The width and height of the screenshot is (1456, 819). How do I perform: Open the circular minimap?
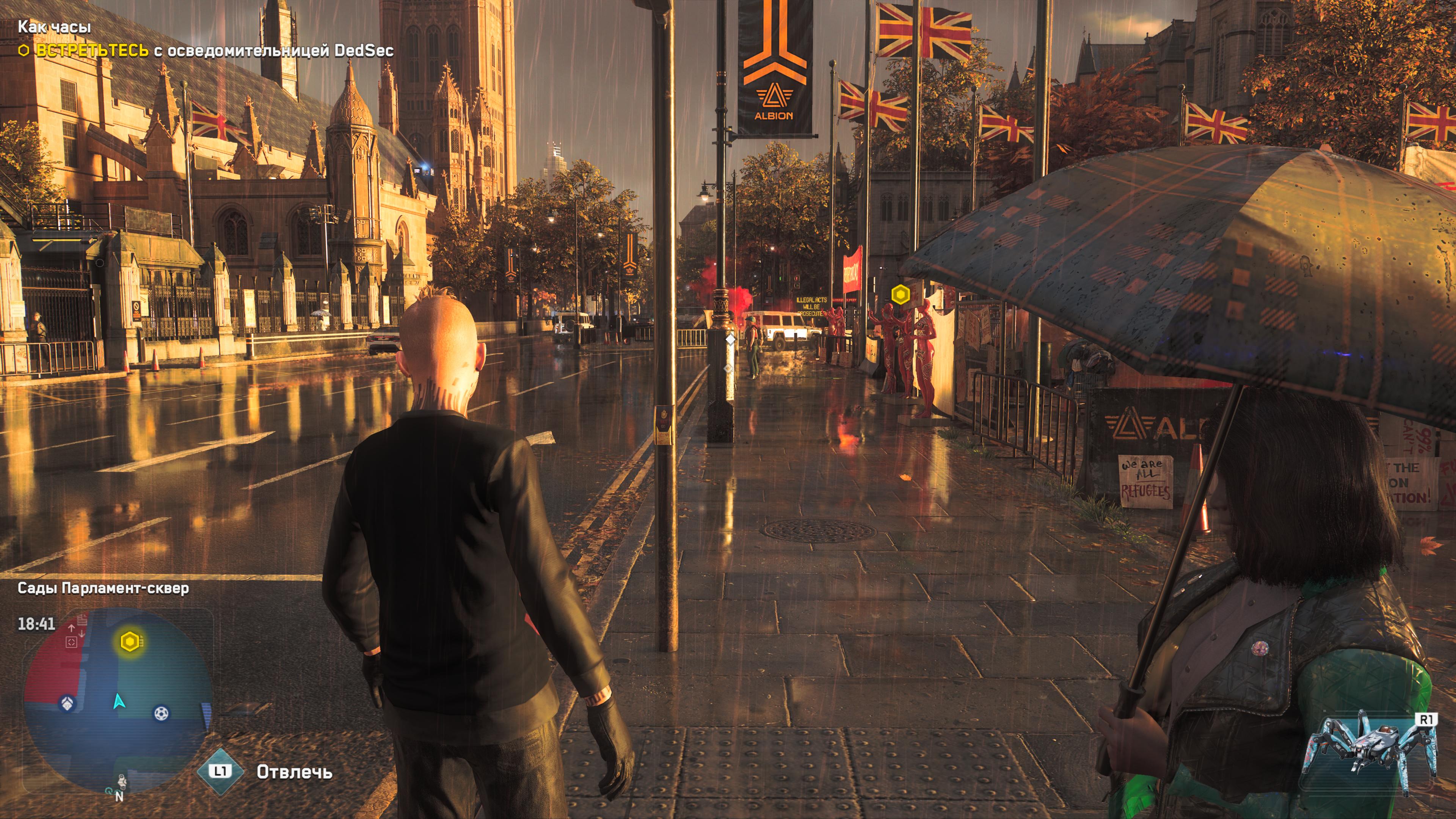coord(118,701)
